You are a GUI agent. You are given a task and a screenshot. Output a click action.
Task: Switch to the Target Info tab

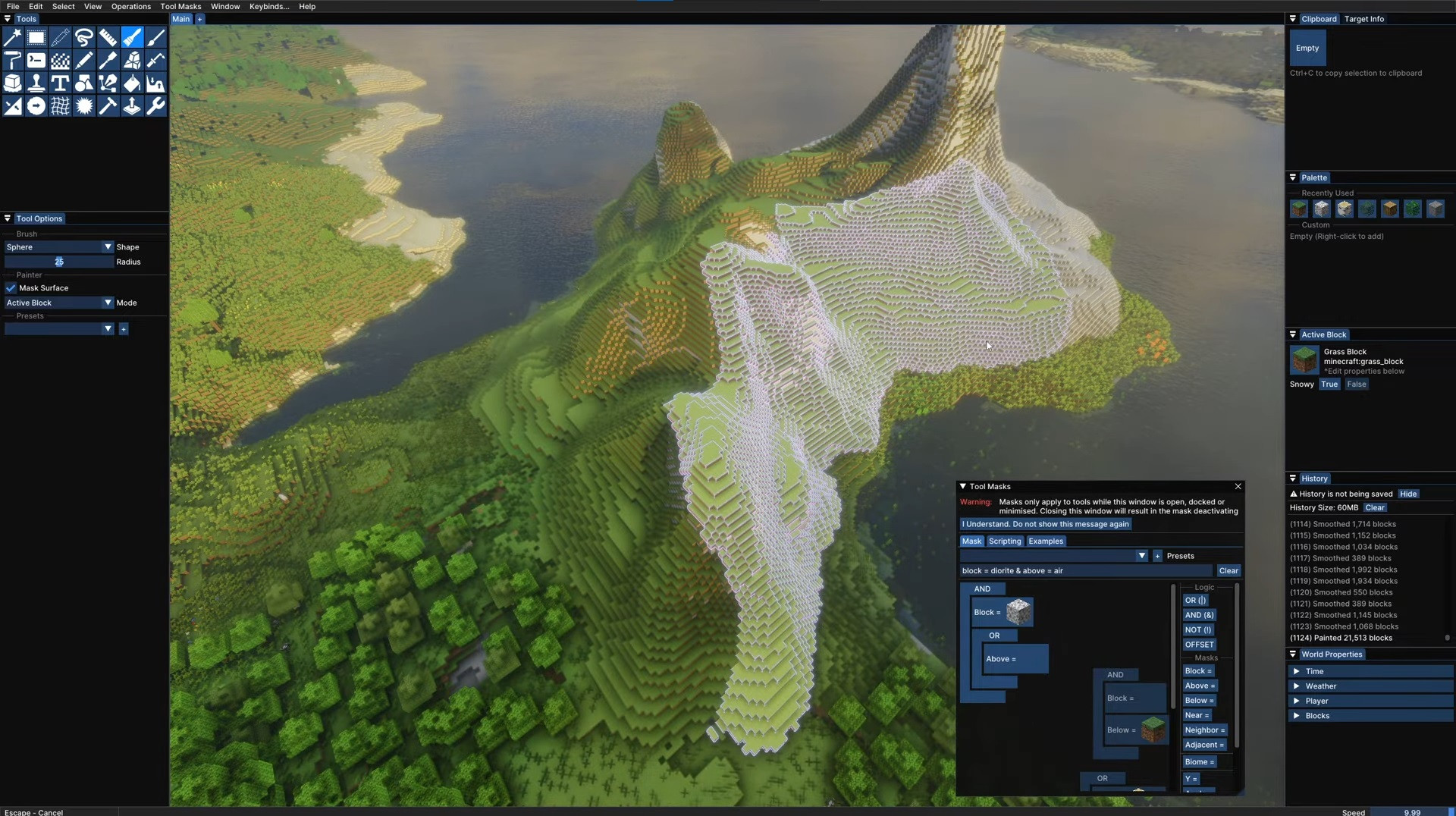coord(1363,19)
